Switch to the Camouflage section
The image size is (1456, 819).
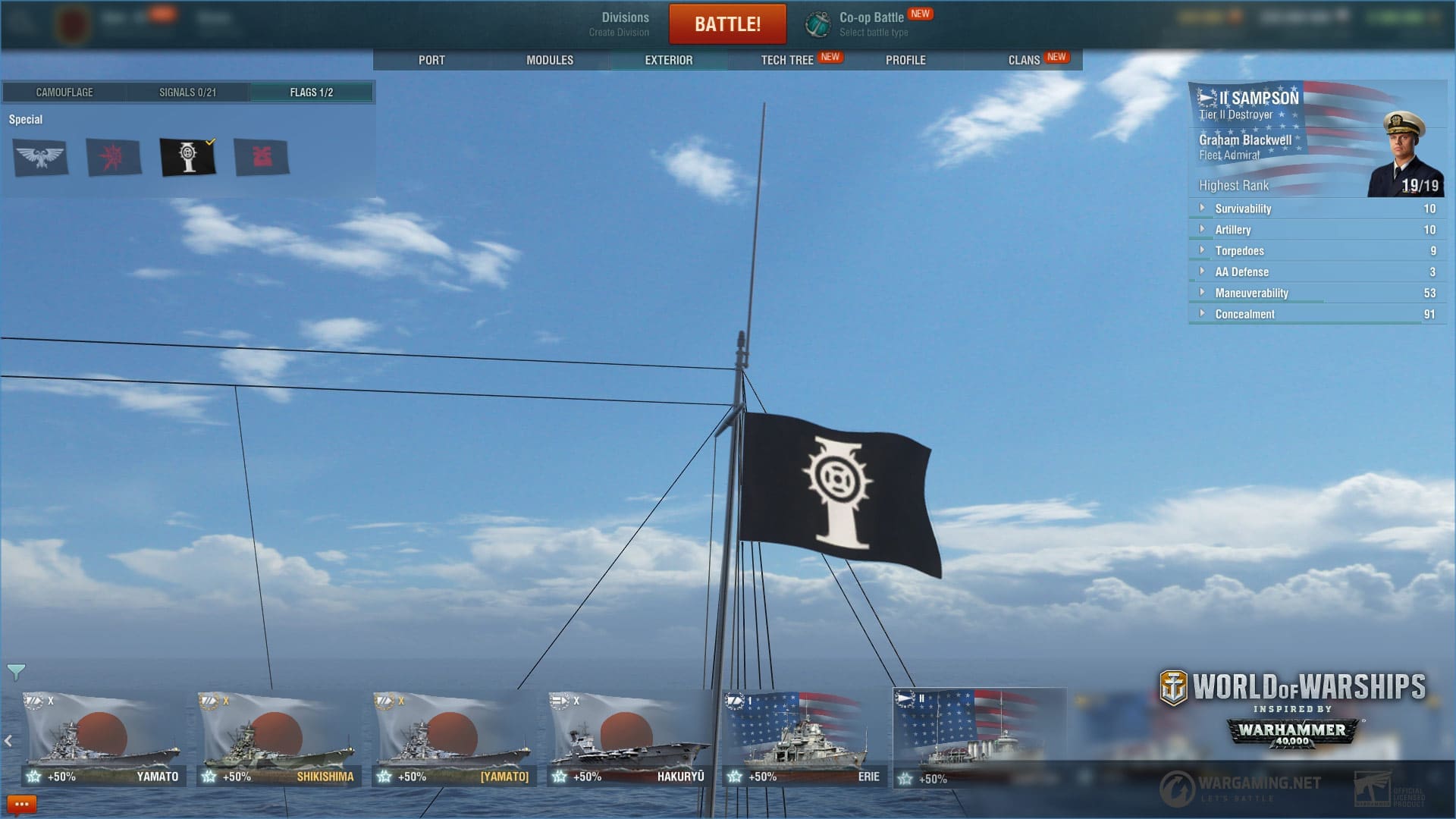pyautogui.click(x=64, y=93)
